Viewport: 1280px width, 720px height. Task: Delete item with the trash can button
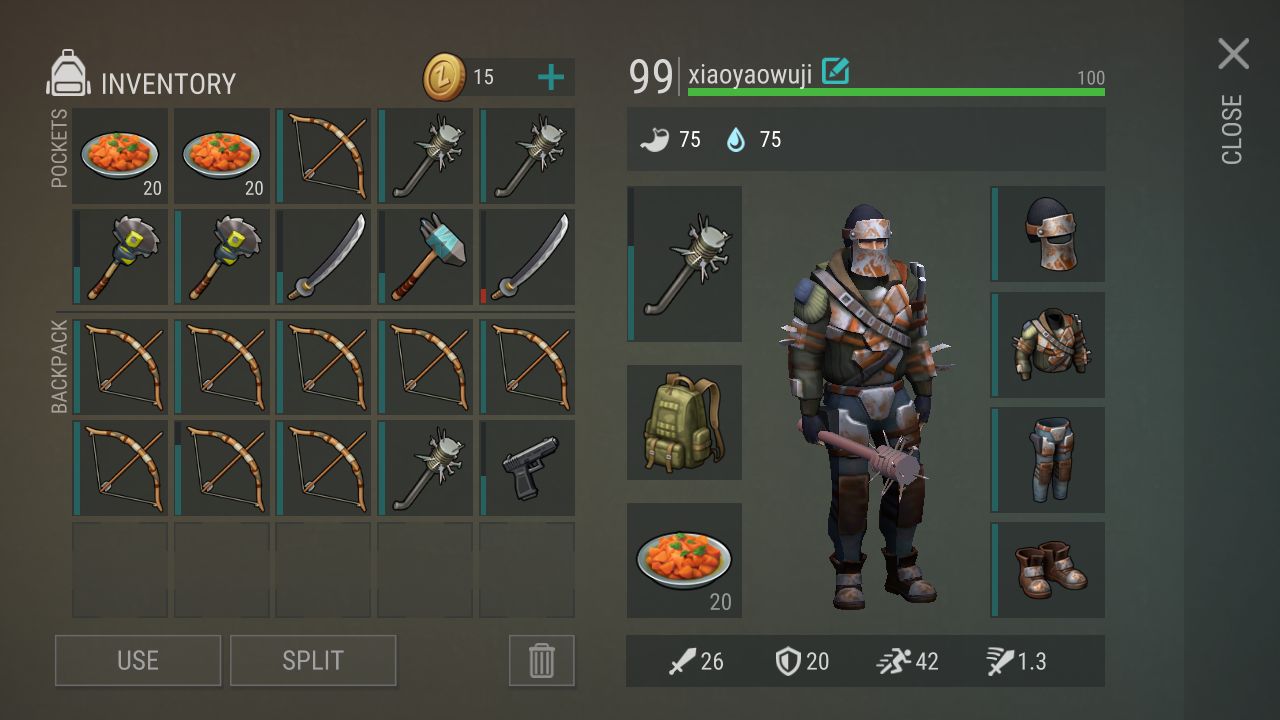coord(541,660)
